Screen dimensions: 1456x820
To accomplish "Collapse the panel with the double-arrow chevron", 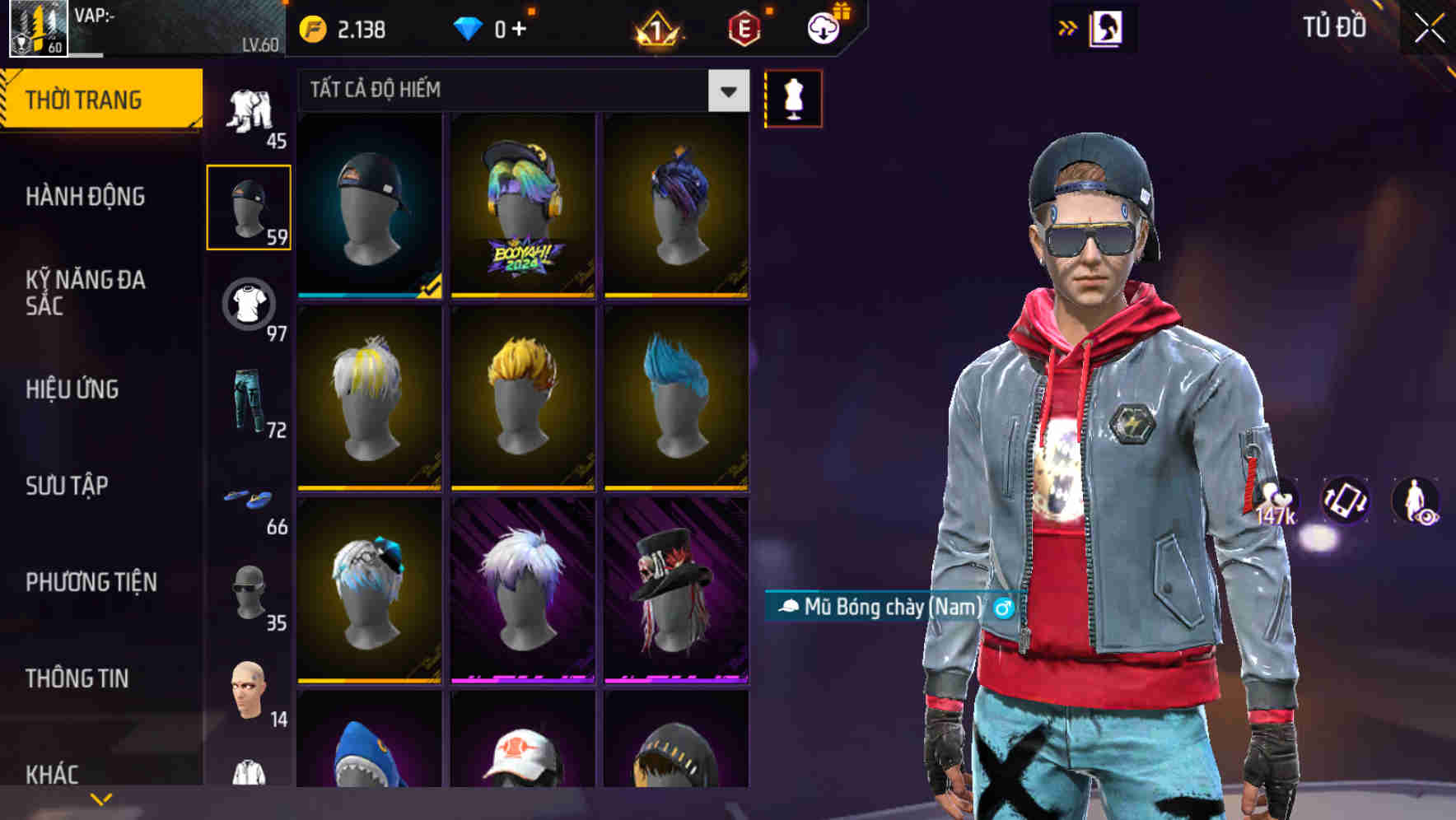I will (x=1068, y=26).
